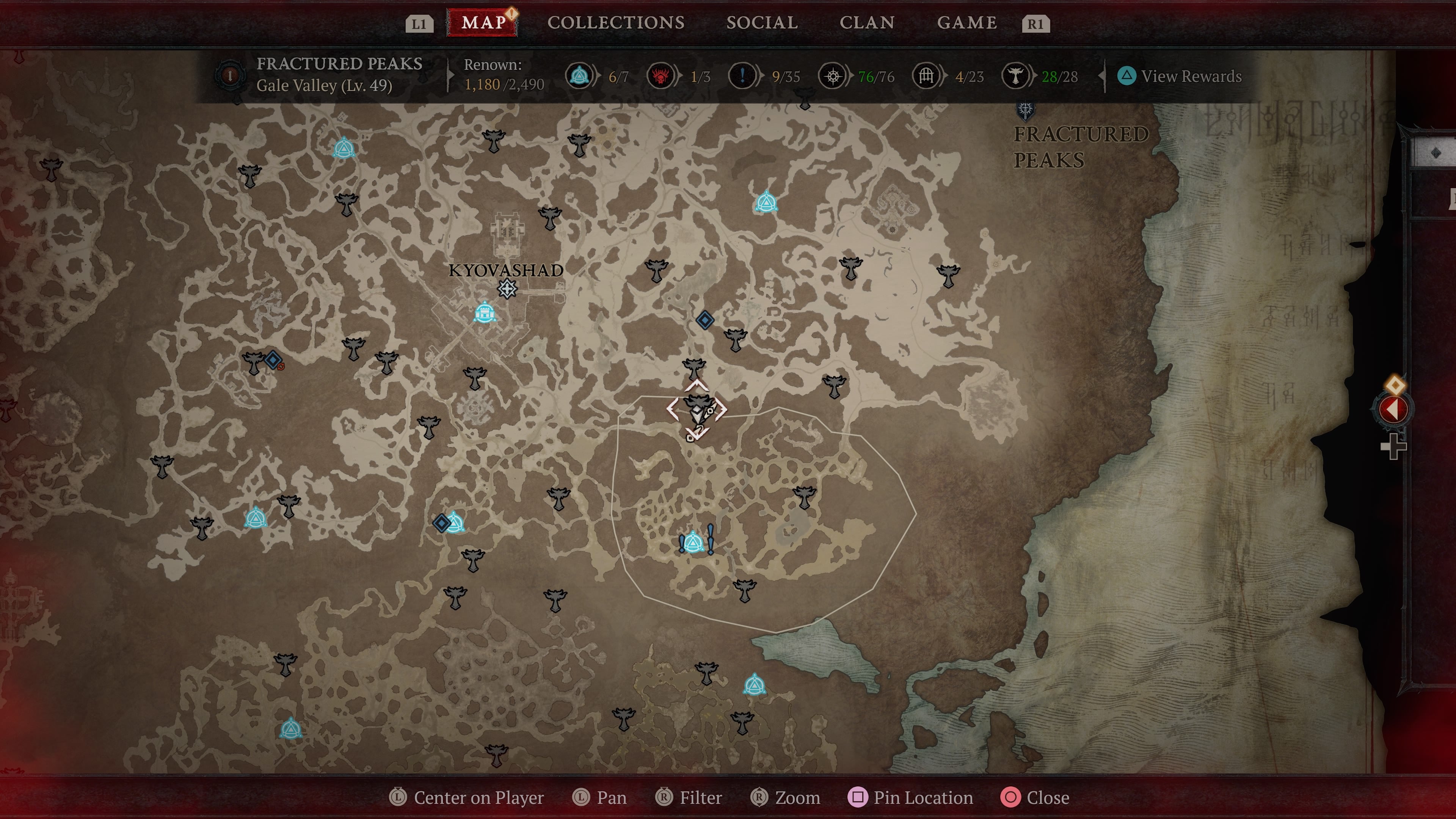The image size is (1456, 819).
Task: Open the CLAN menu
Action: 868,23
